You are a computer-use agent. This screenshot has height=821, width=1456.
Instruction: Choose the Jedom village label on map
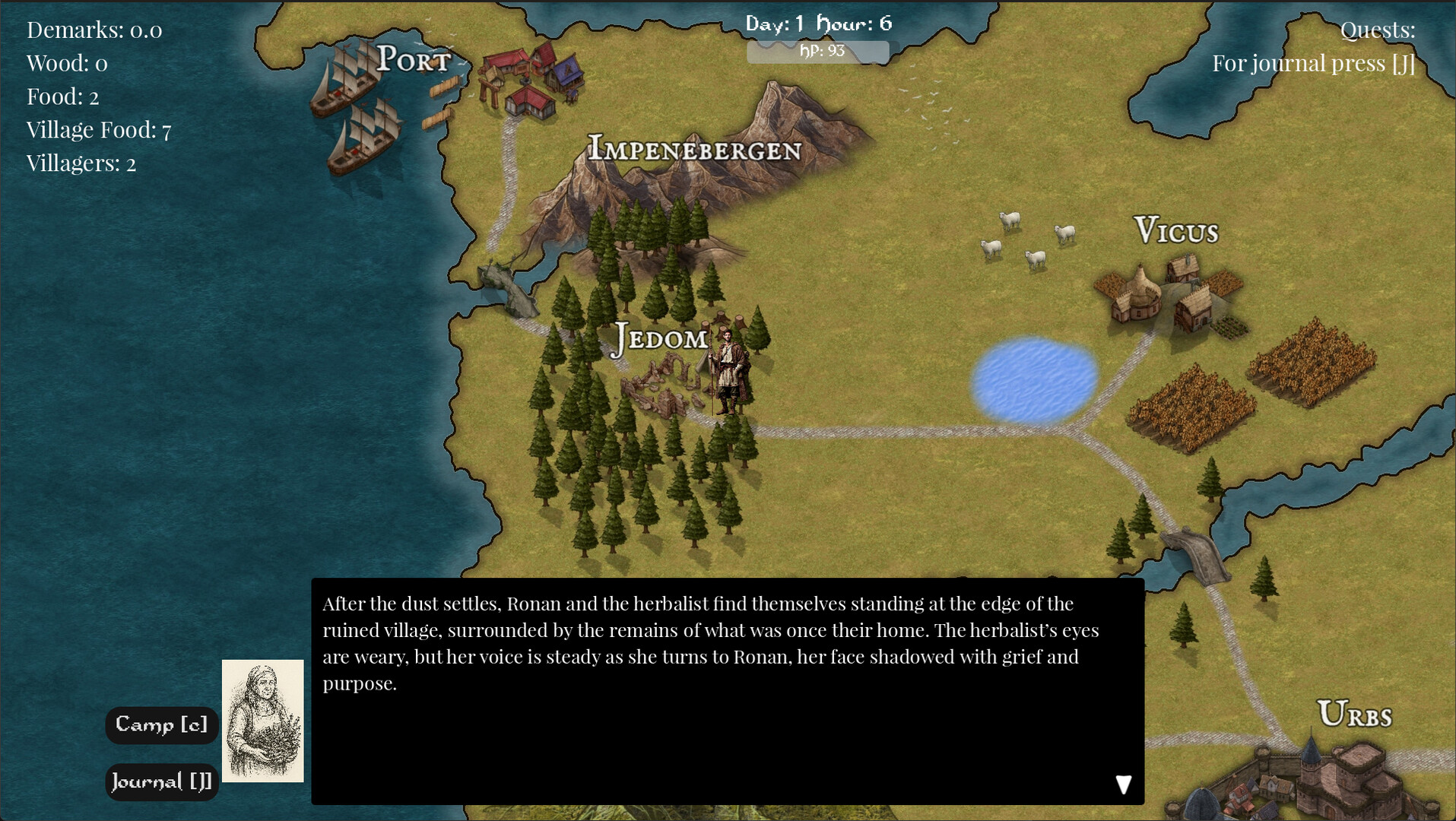(660, 338)
